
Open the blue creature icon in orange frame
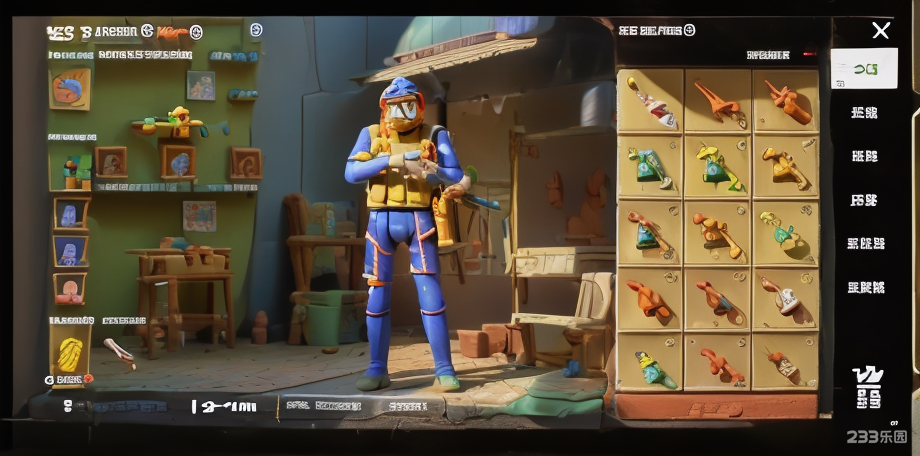pyautogui.click(x=70, y=213)
